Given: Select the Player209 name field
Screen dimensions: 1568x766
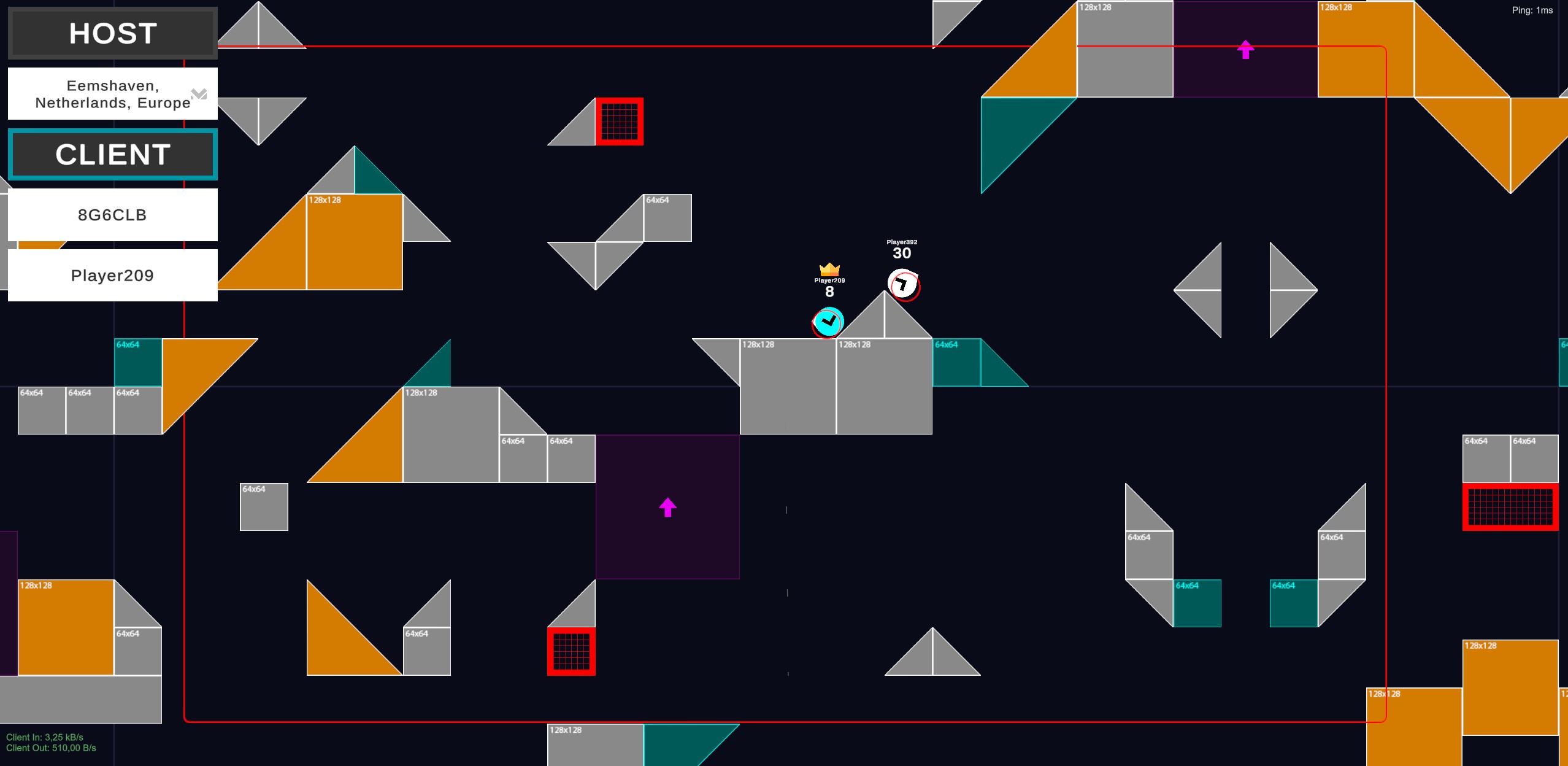Looking at the screenshot, I should 113,276.
